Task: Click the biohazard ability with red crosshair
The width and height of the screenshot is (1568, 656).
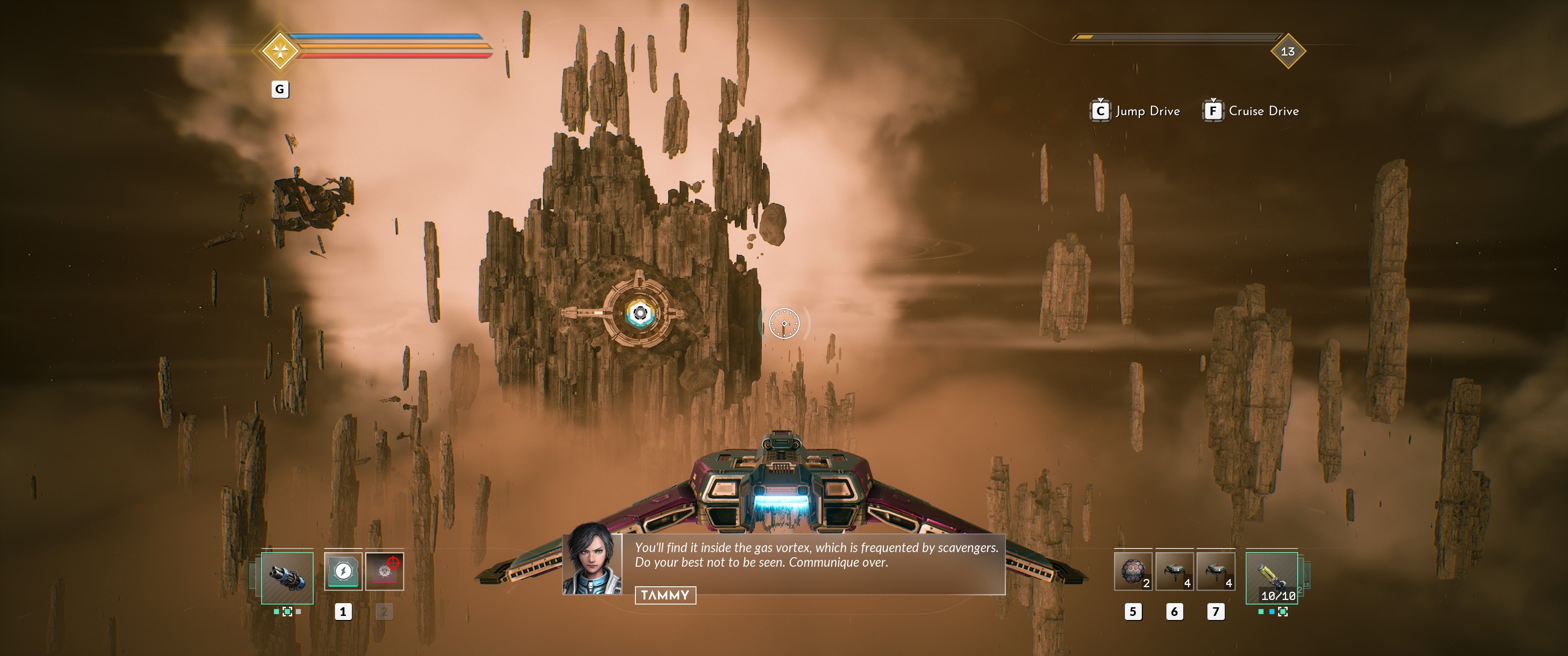Action: (x=384, y=571)
